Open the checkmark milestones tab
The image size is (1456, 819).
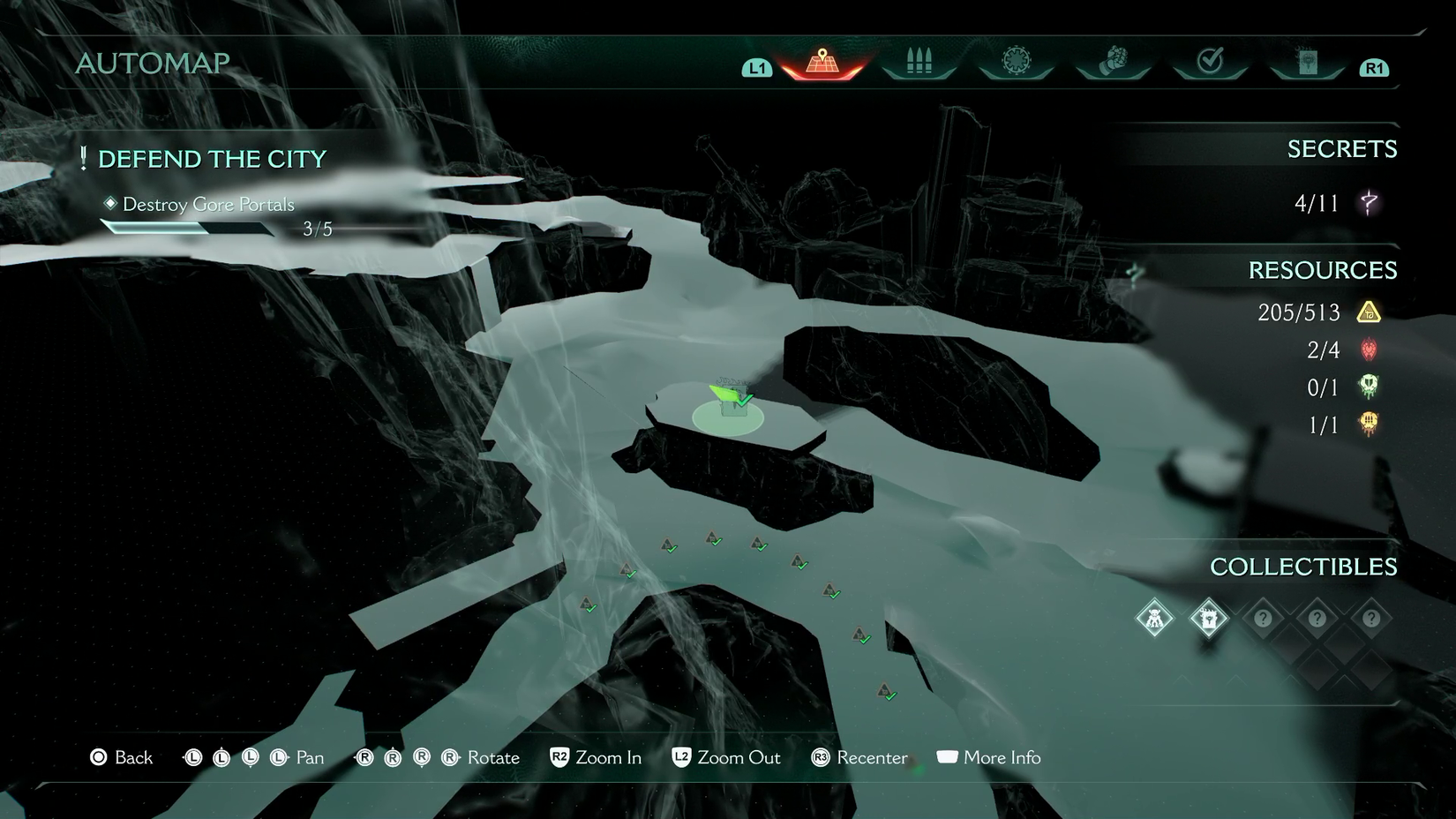(1210, 61)
